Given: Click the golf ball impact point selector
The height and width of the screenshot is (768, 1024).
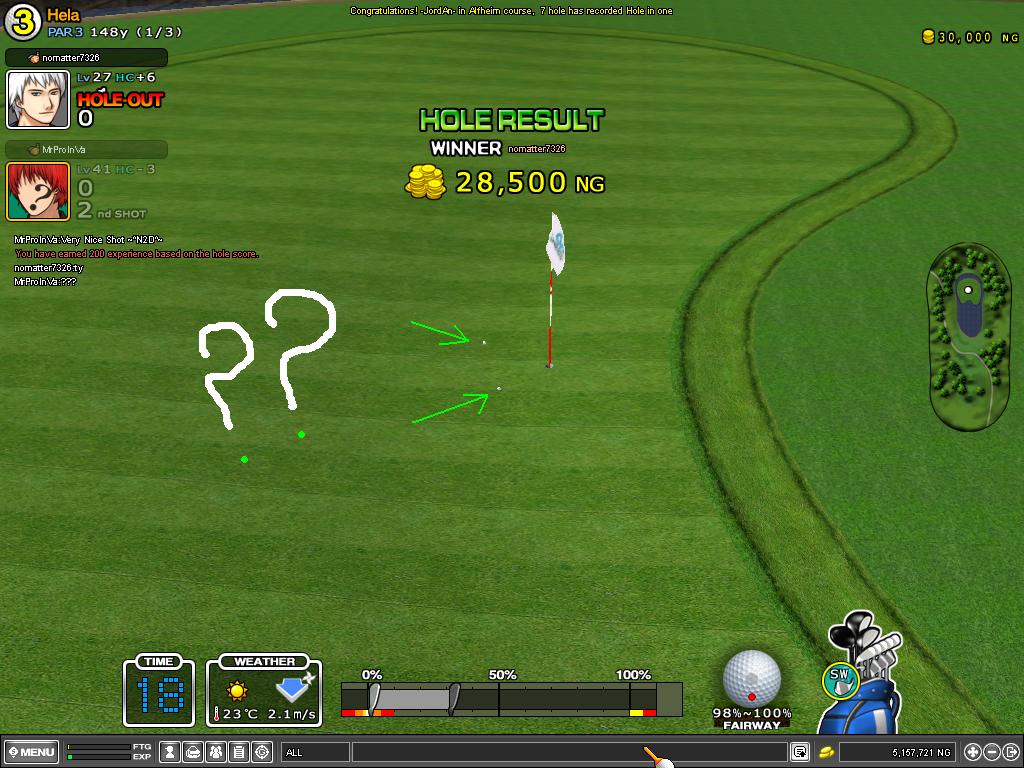Looking at the screenshot, I should pyautogui.click(x=751, y=677).
